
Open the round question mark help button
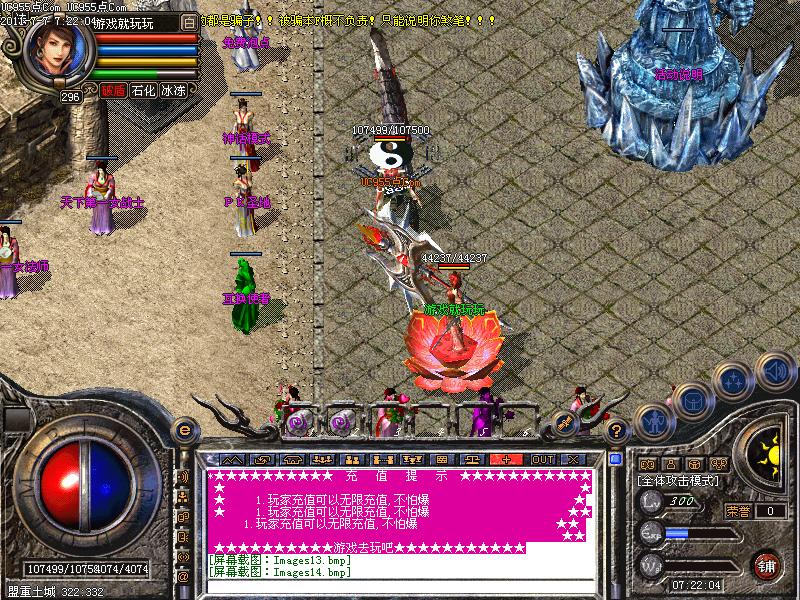(x=618, y=431)
